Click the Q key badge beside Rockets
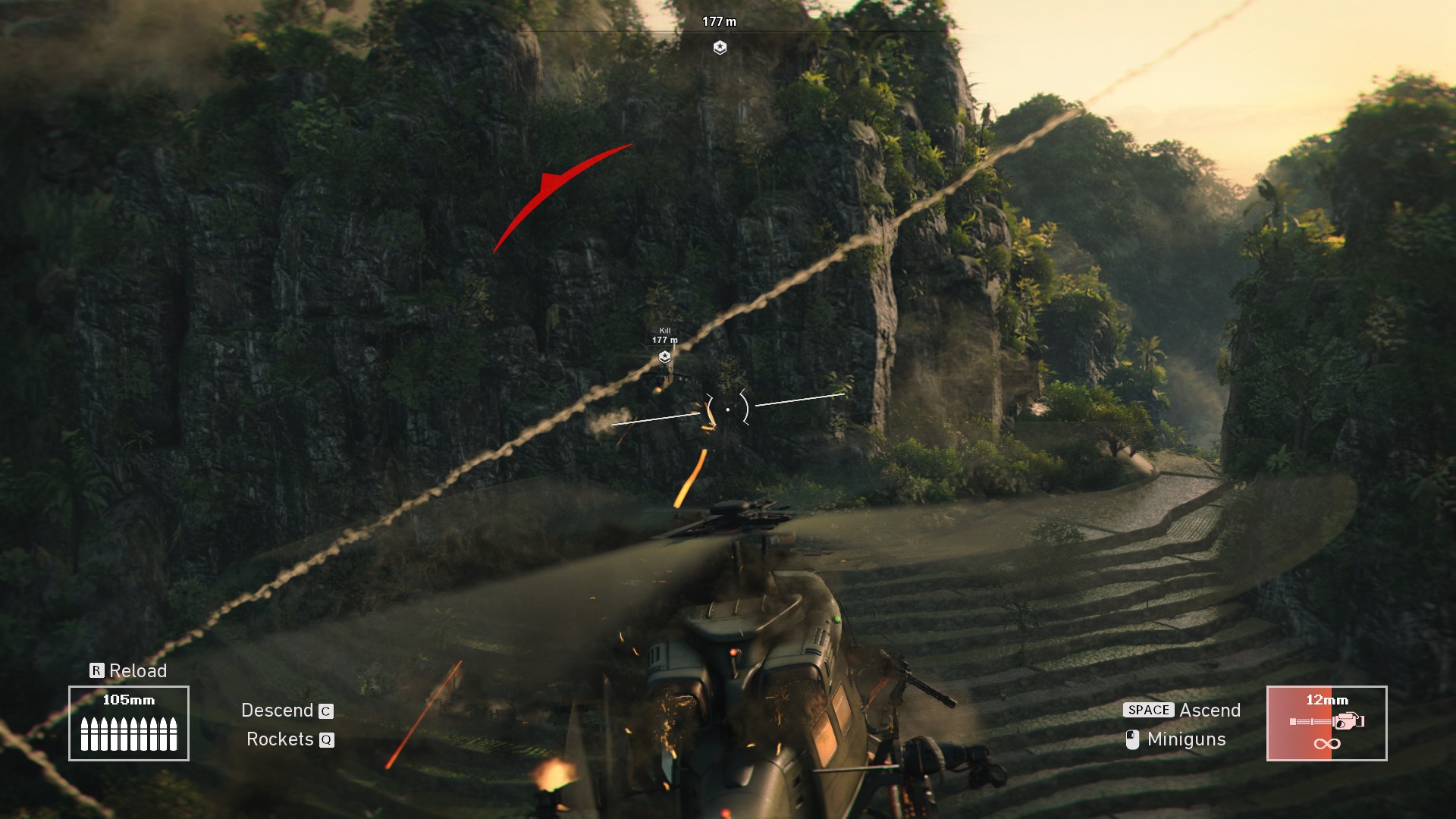The width and height of the screenshot is (1456, 819). click(x=326, y=741)
